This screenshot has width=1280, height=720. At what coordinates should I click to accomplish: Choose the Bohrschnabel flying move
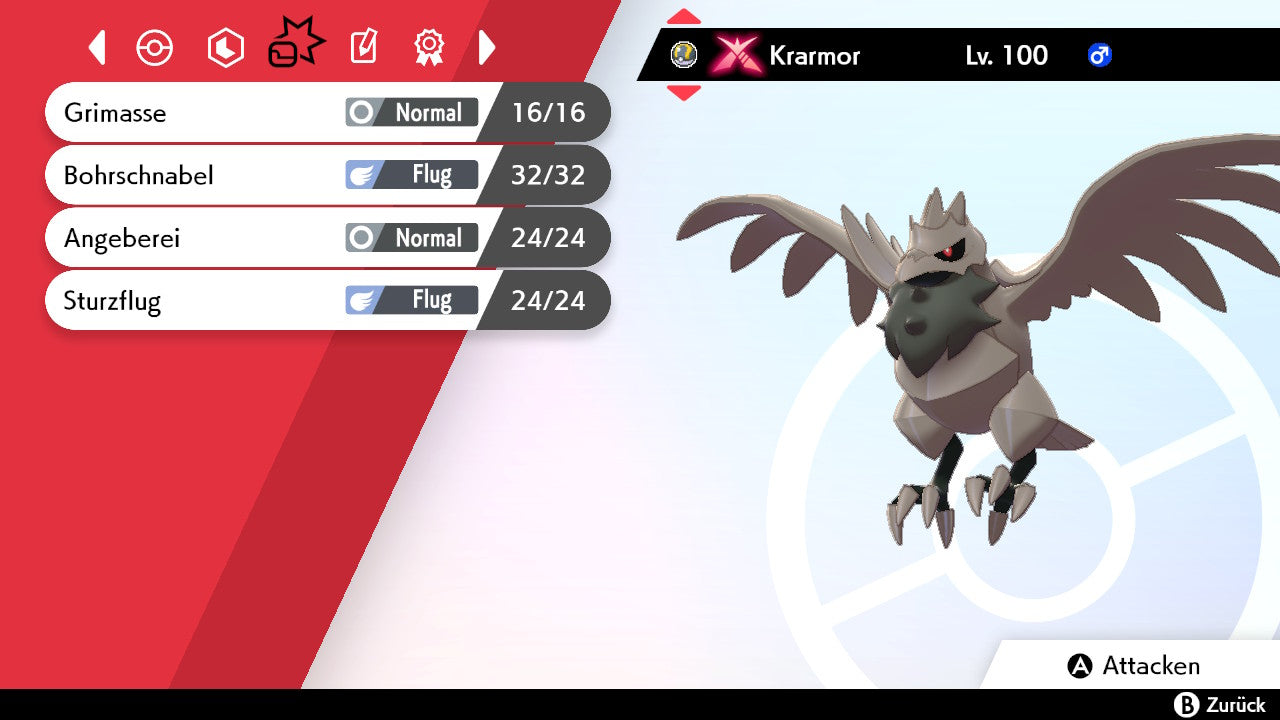[x=327, y=175]
